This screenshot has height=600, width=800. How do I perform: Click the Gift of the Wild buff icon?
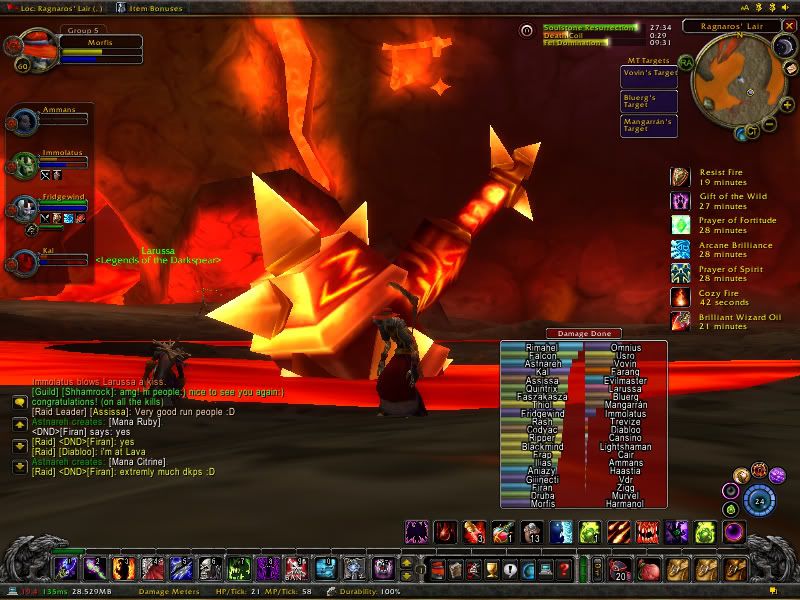pyautogui.click(x=680, y=201)
